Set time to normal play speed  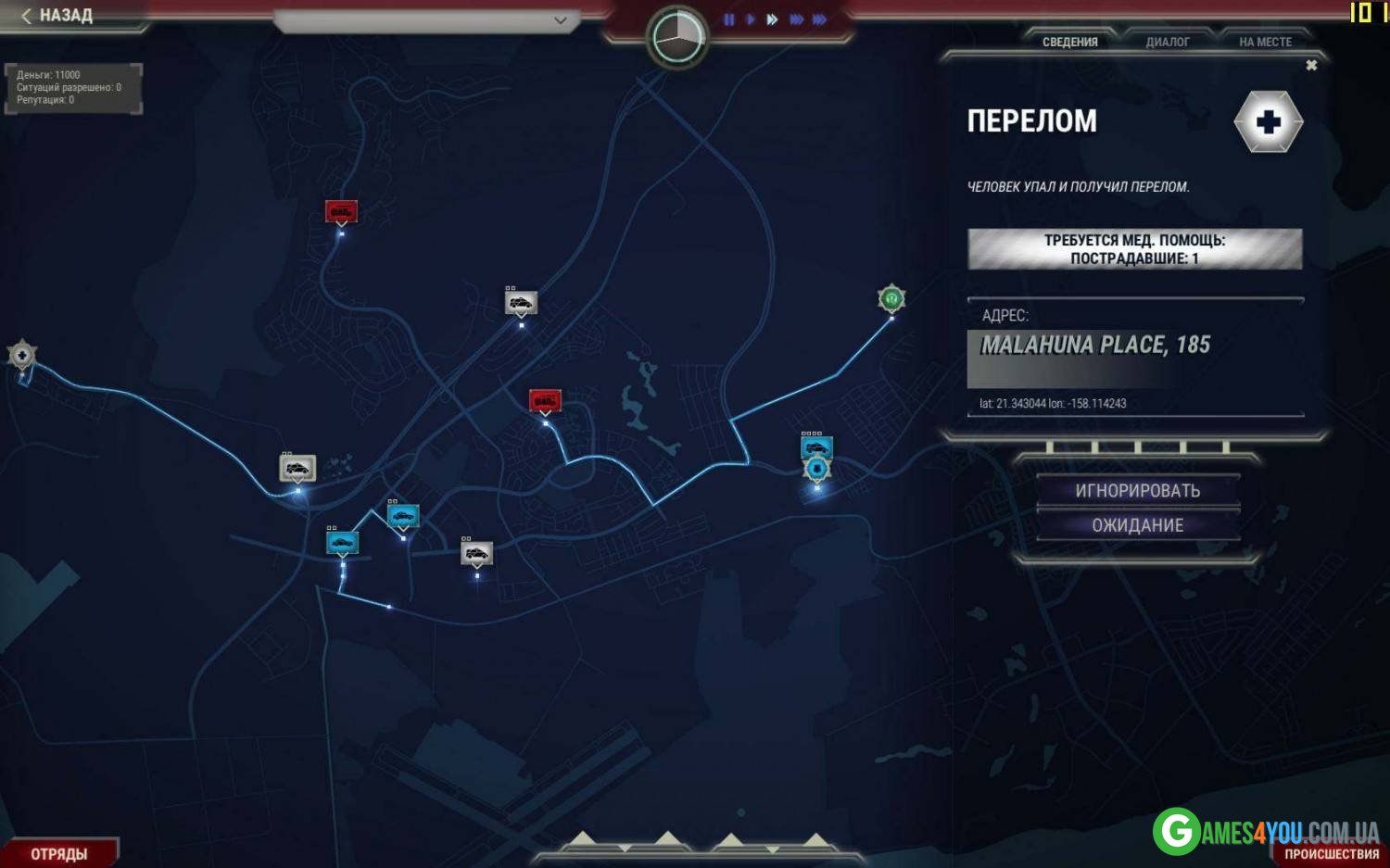click(750, 19)
